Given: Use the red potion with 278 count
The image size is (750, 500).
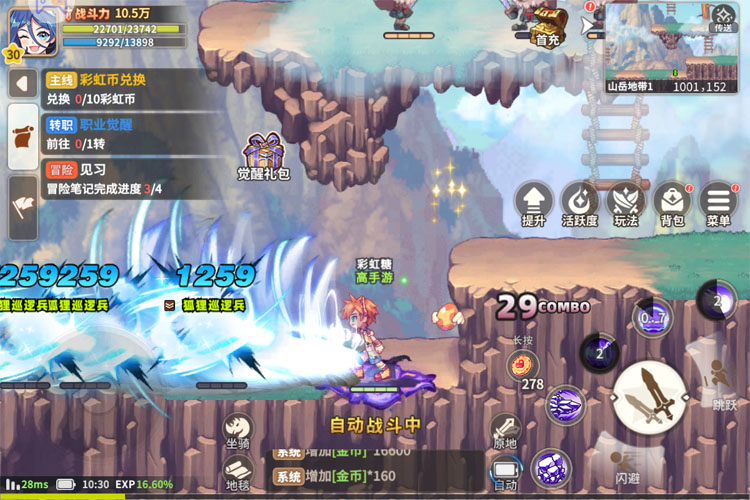Looking at the screenshot, I should point(522,365).
